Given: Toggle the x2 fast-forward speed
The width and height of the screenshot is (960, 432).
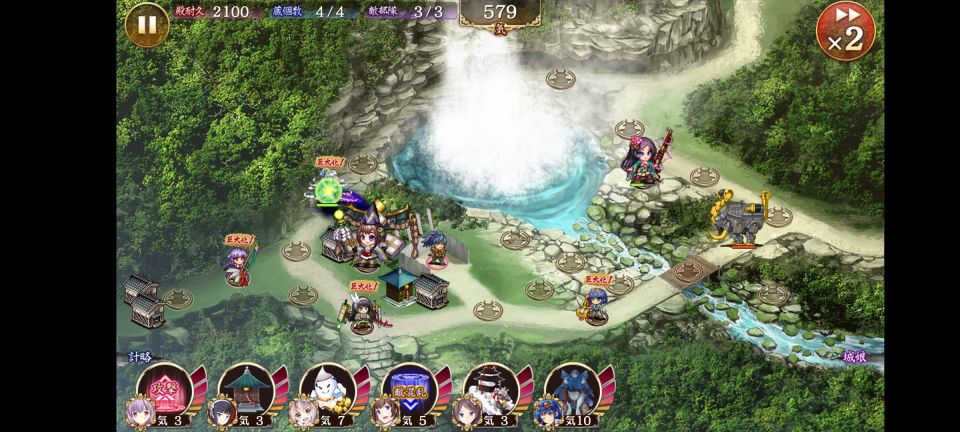Looking at the screenshot, I should click(x=845, y=31).
